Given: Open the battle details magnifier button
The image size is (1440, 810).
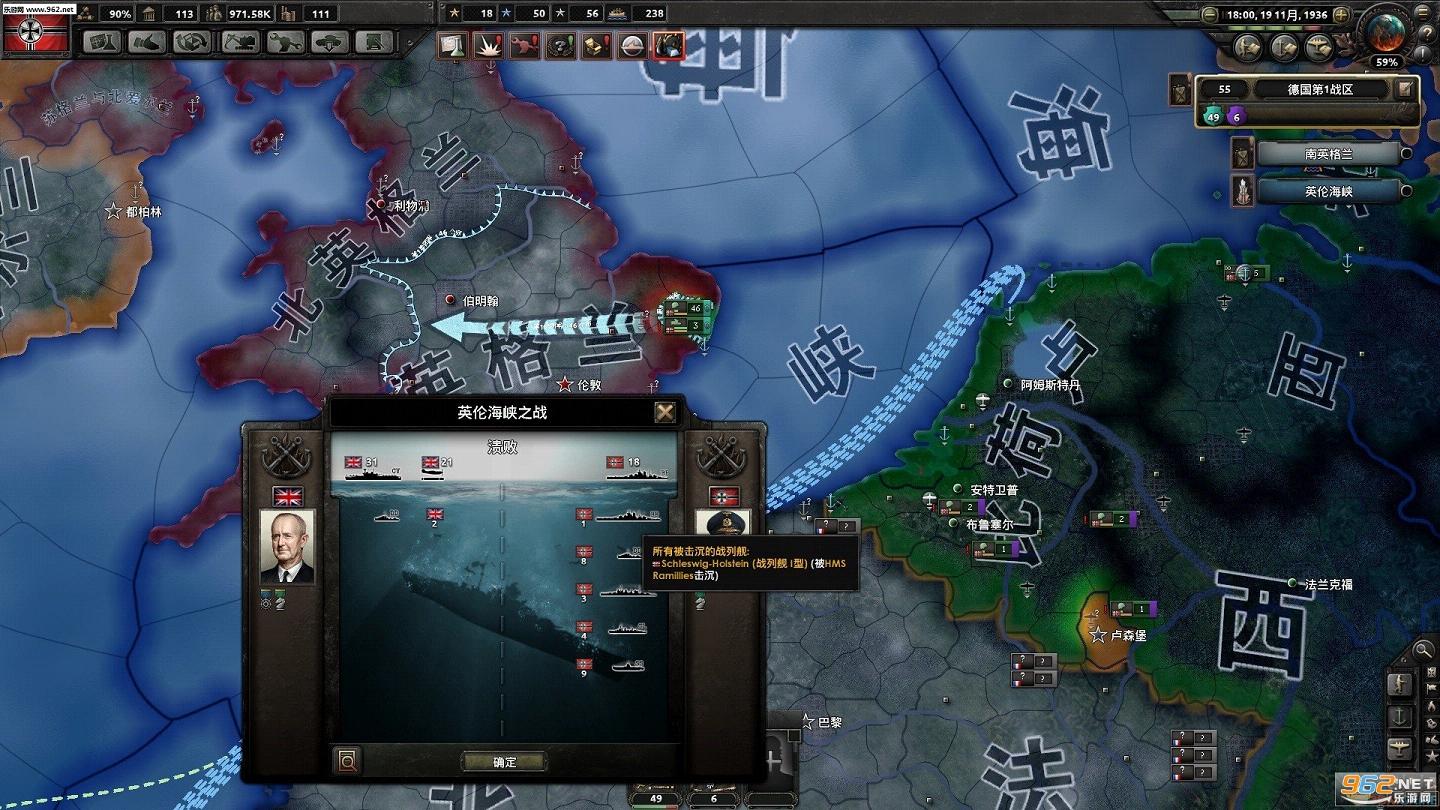Looking at the screenshot, I should pos(347,762).
